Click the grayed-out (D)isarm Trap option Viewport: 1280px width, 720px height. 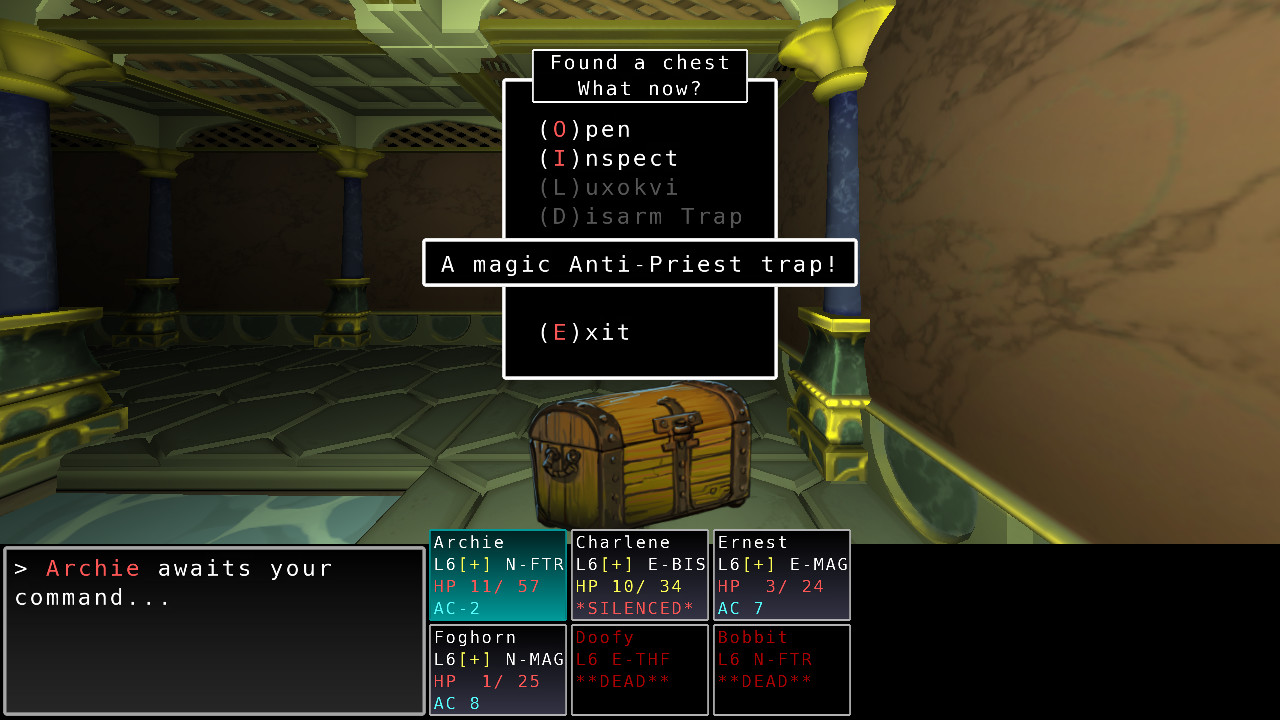622,216
